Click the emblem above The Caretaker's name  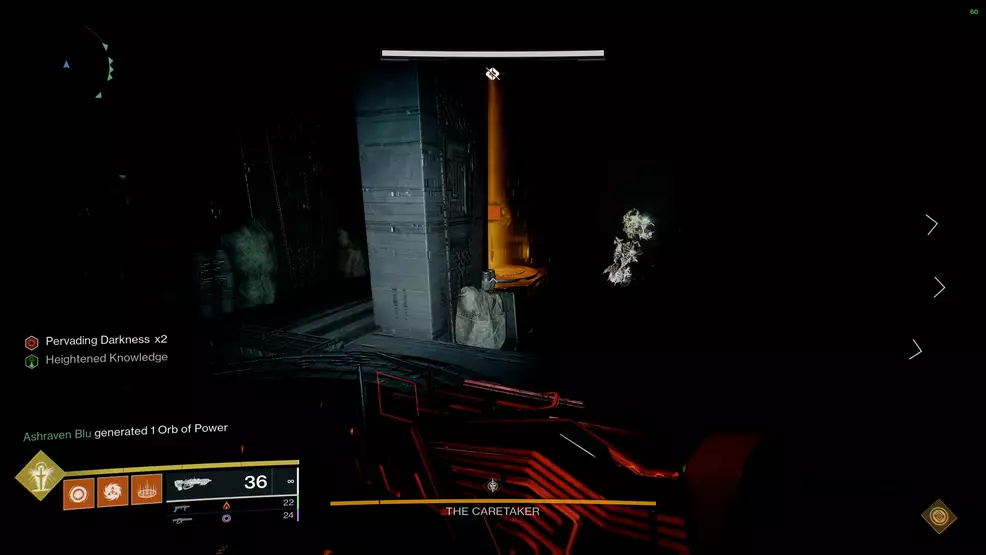pyautogui.click(x=493, y=487)
